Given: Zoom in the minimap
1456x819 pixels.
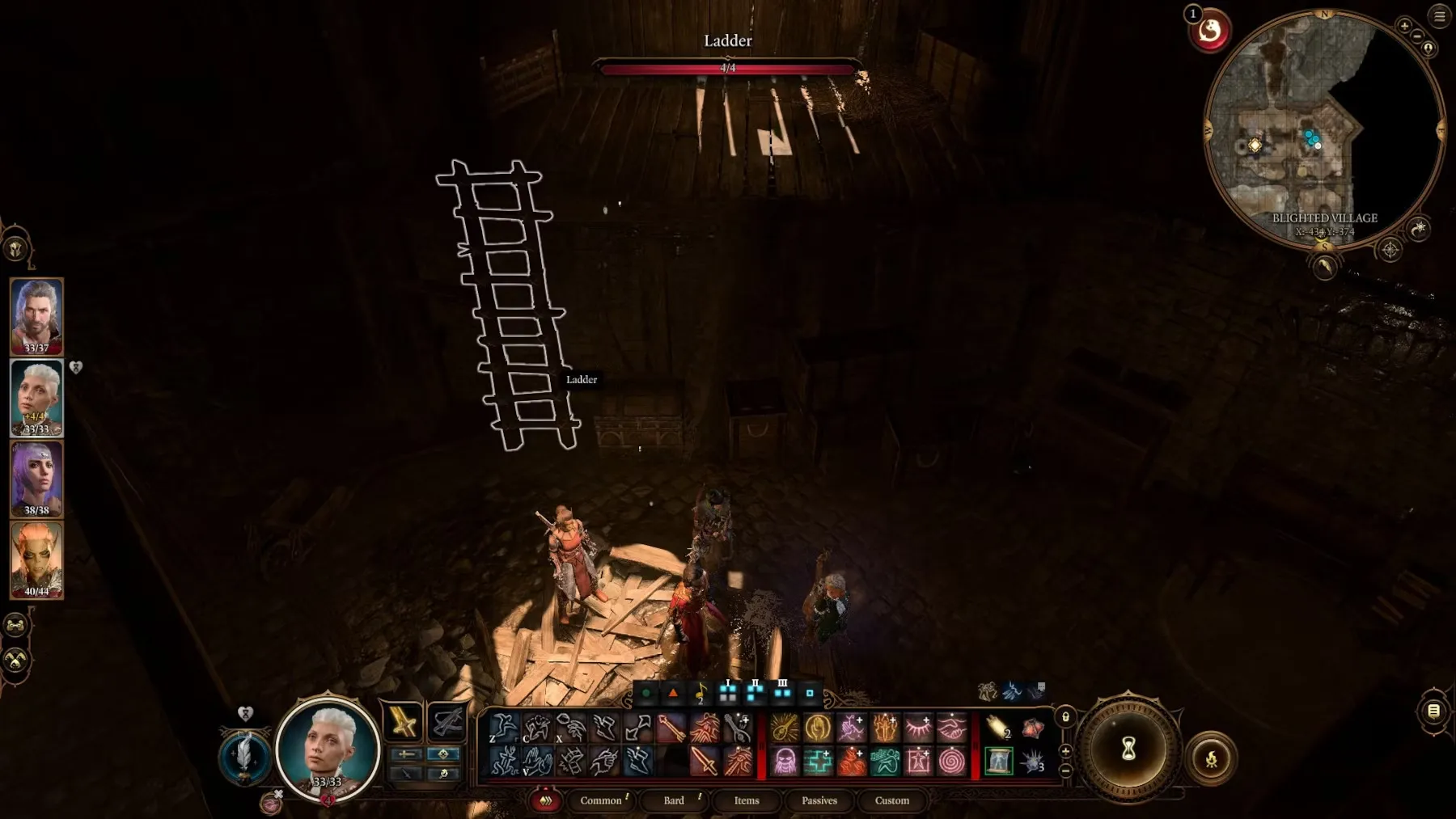Looking at the screenshot, I should pyautogui.click(x=1405, y=26).
